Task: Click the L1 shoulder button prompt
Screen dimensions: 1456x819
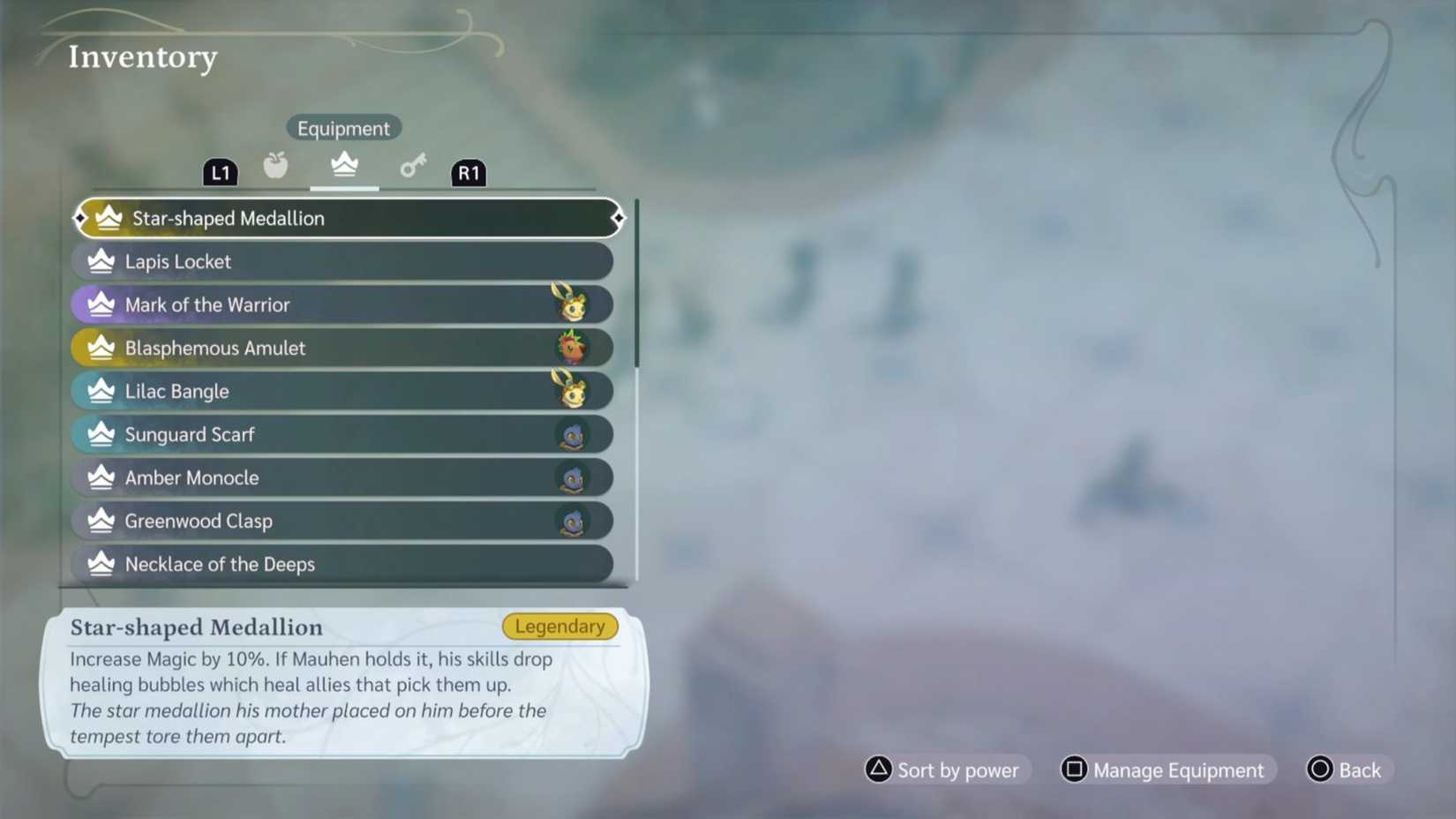Action: (220, 172)
